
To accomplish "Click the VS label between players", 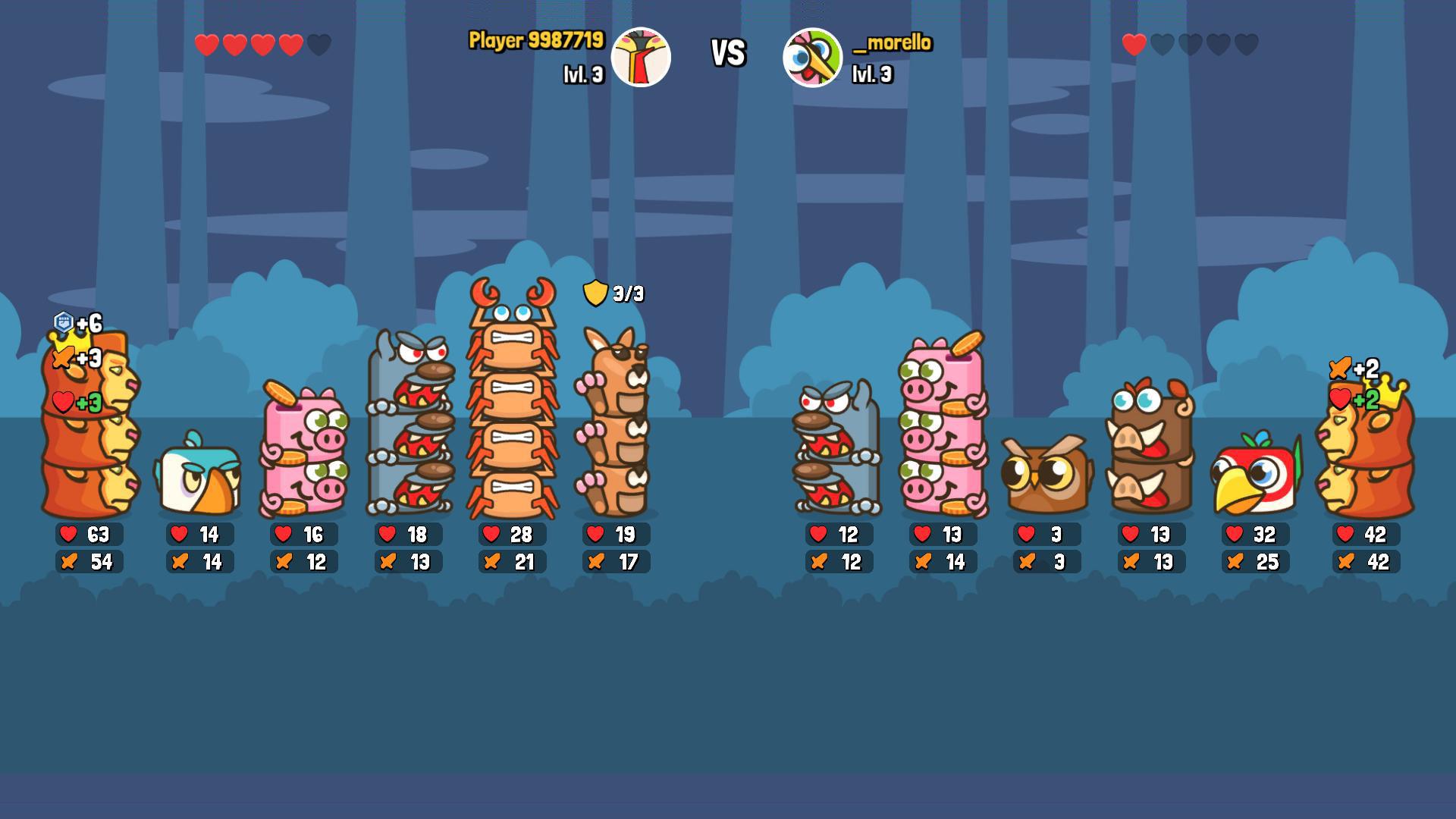I will 727,53.
